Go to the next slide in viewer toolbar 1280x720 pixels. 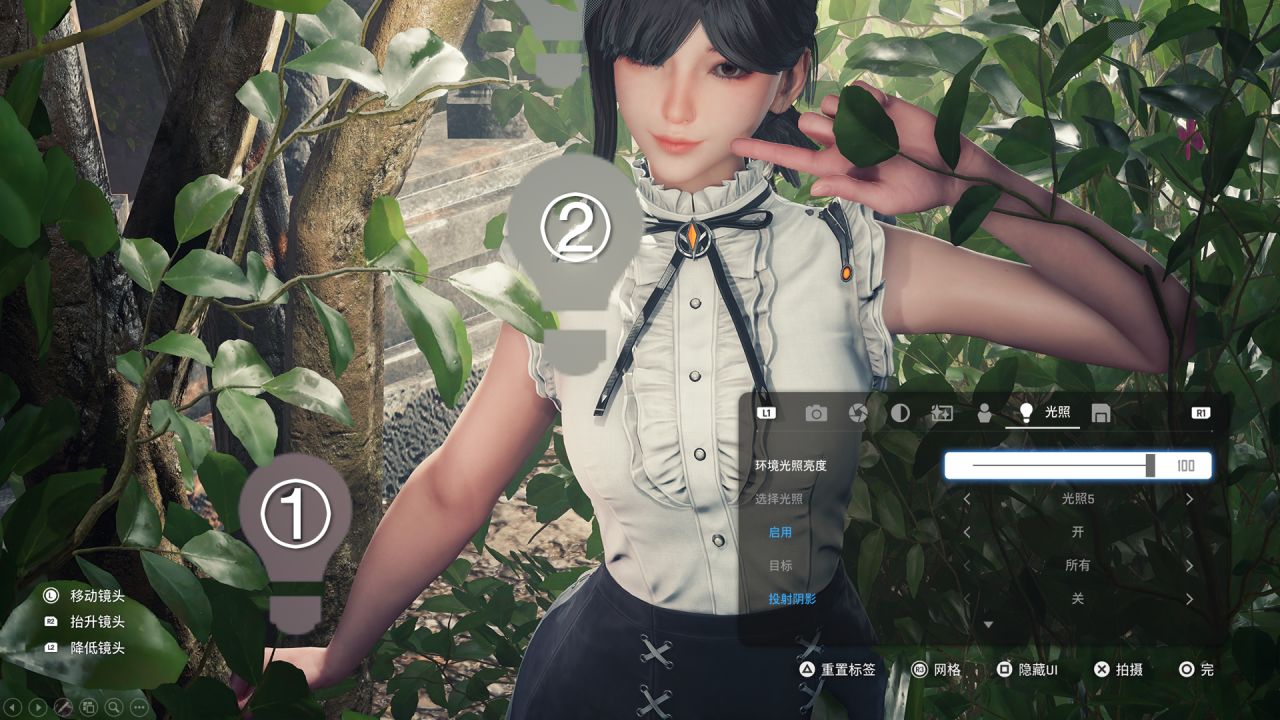click(x=38, y=707)
